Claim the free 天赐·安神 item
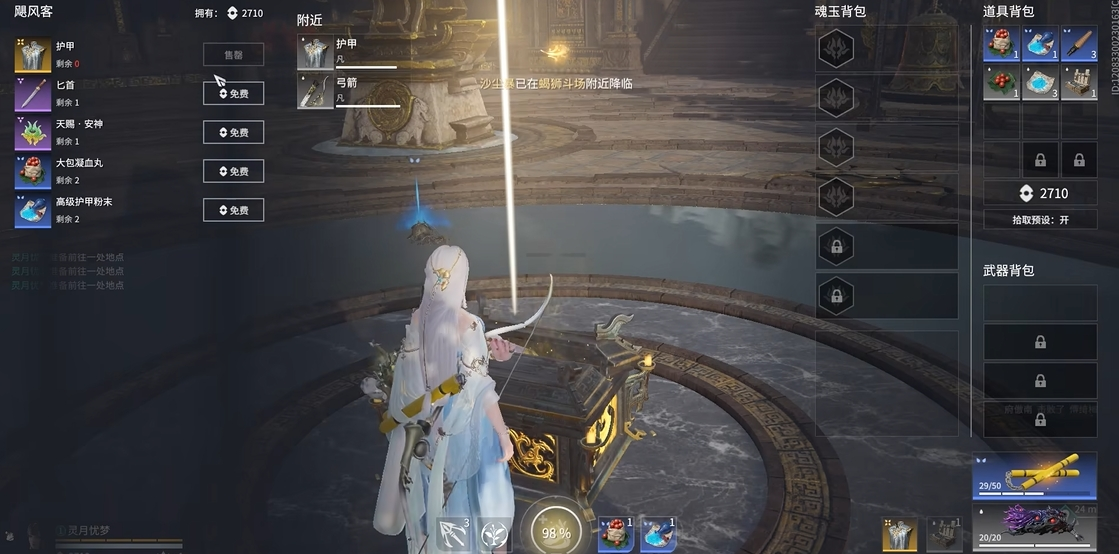The image size is (1119, 554). tap(233, 132)
